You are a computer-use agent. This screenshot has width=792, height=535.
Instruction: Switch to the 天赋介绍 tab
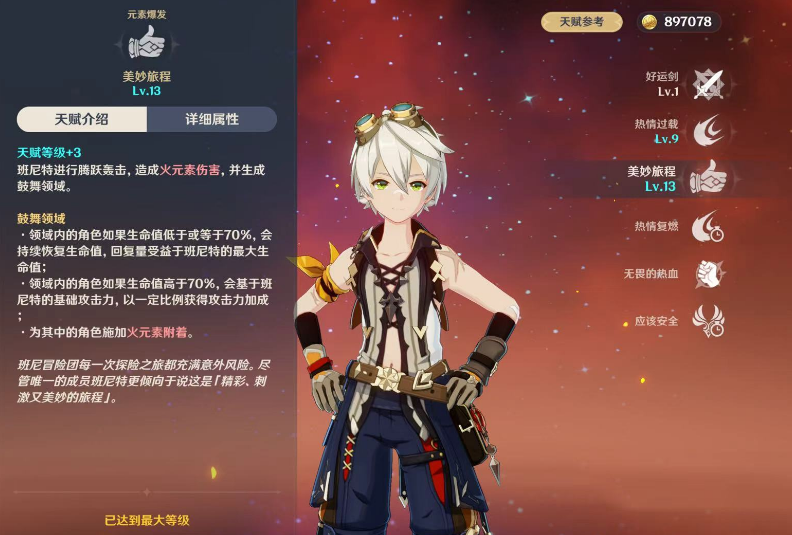point(82,119)
